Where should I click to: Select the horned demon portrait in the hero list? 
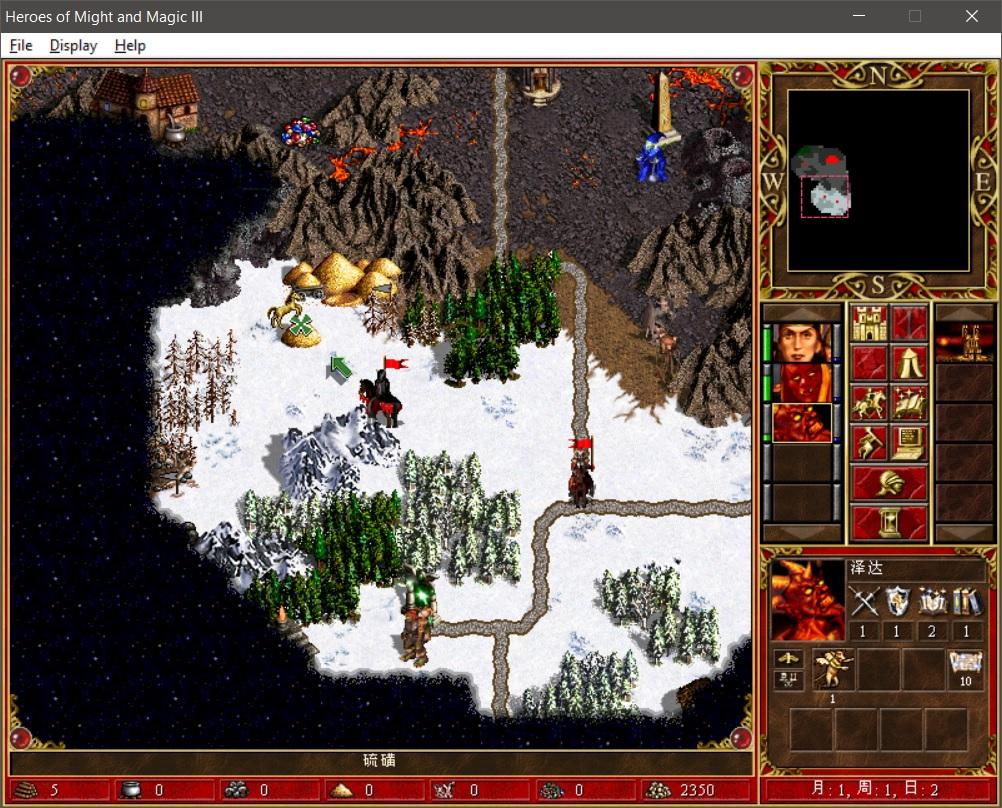(803, 423)
